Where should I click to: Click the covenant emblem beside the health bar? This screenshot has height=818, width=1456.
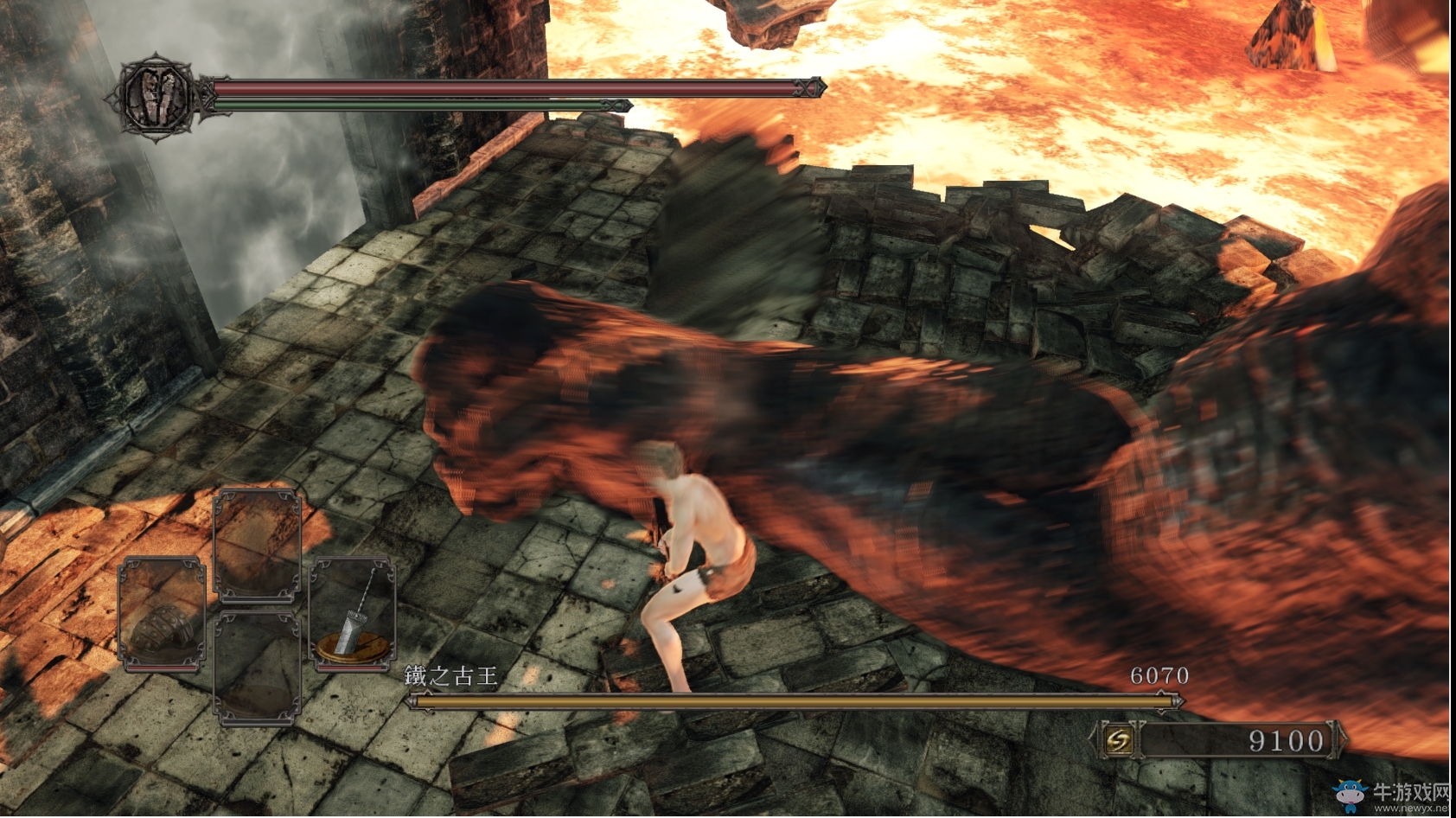pyautogui.click(x=157, y=97)
